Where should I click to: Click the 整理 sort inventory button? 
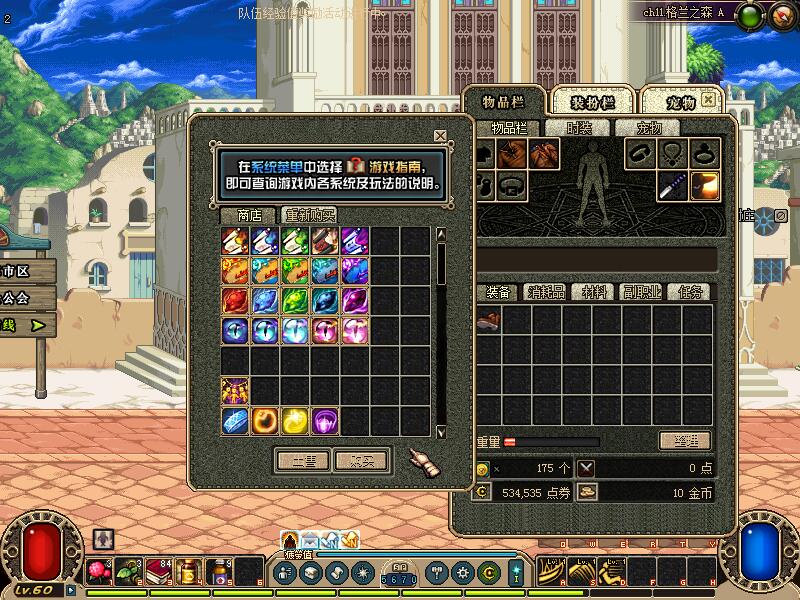(x=685, y=441)
